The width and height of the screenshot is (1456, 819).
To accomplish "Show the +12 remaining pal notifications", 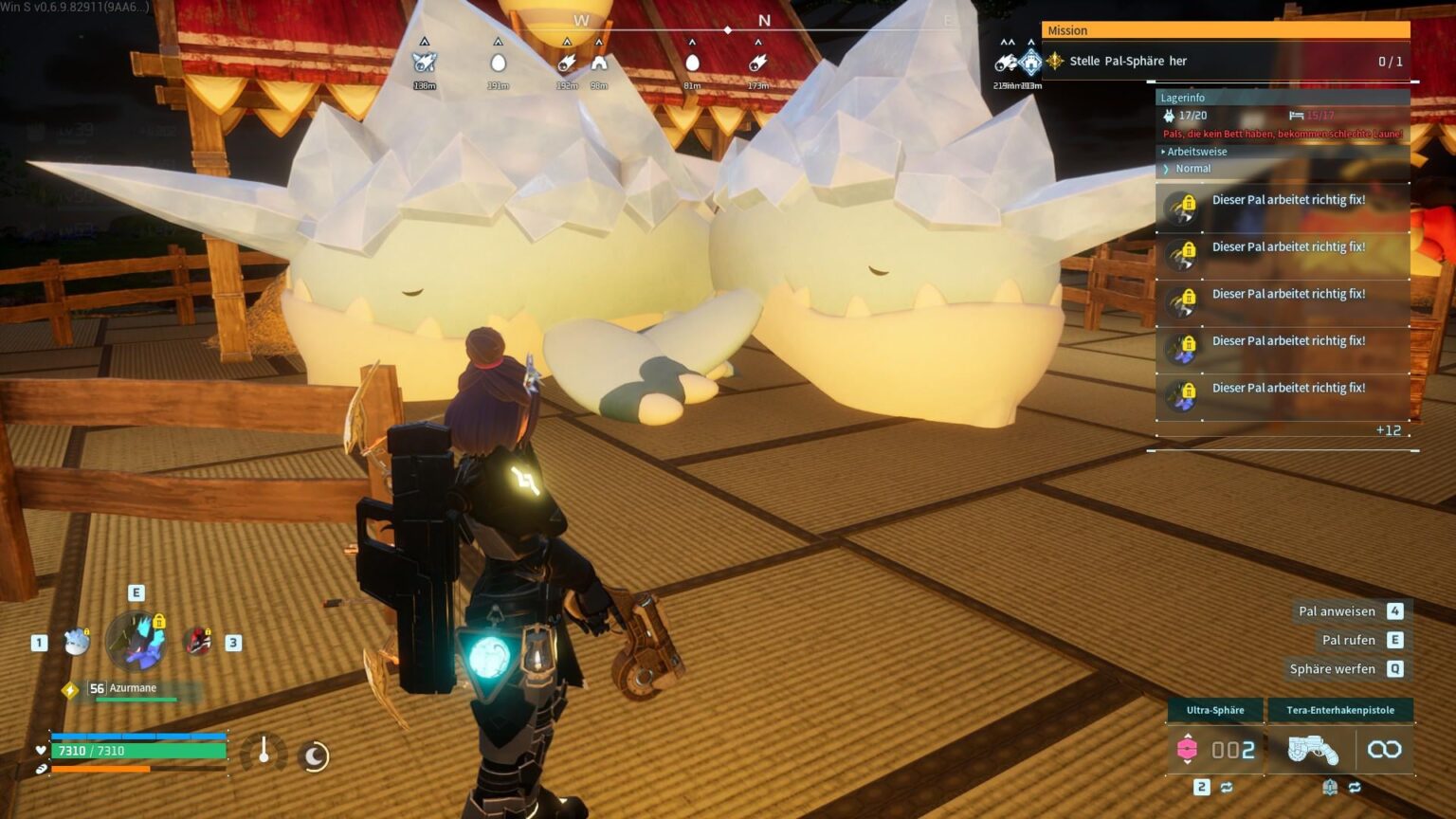I will click(1388, 430).
